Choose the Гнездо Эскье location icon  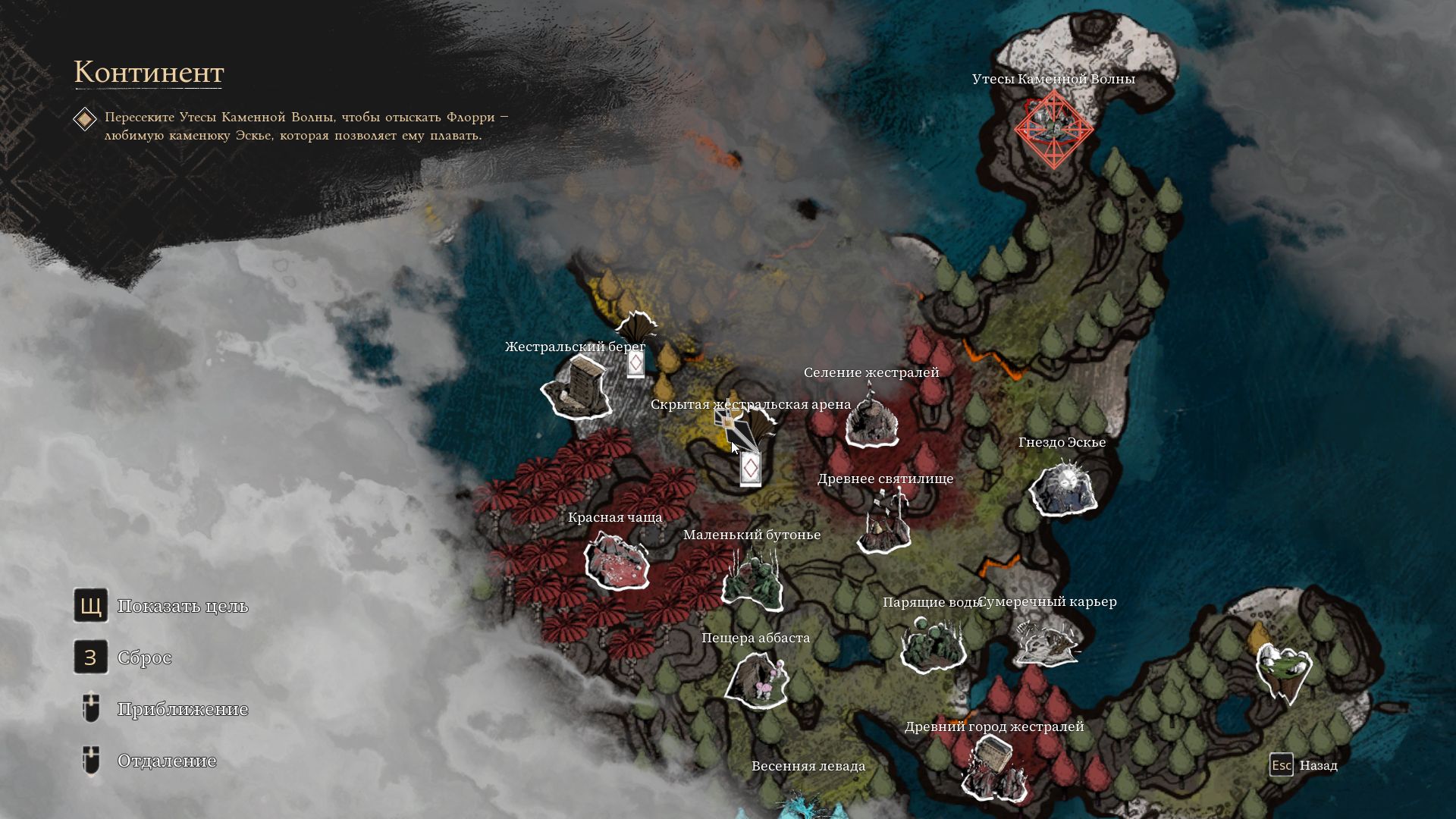pyautogui.click(x=1063, y=488)
